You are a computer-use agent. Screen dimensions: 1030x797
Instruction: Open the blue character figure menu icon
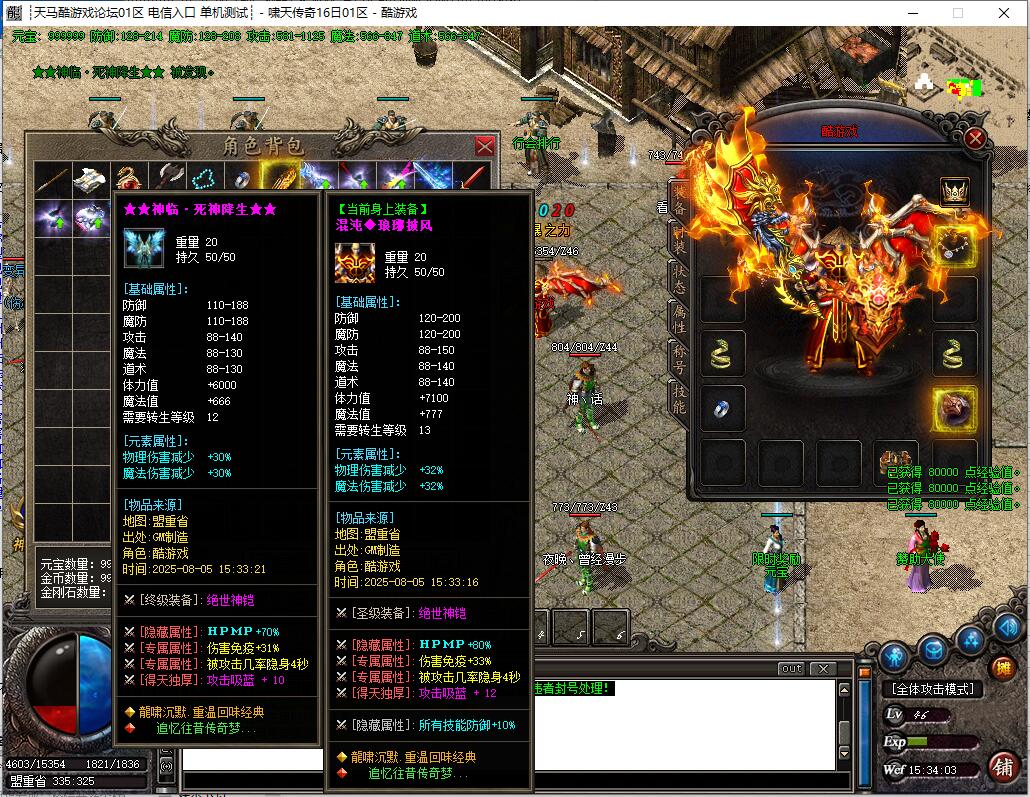[896, 655]
